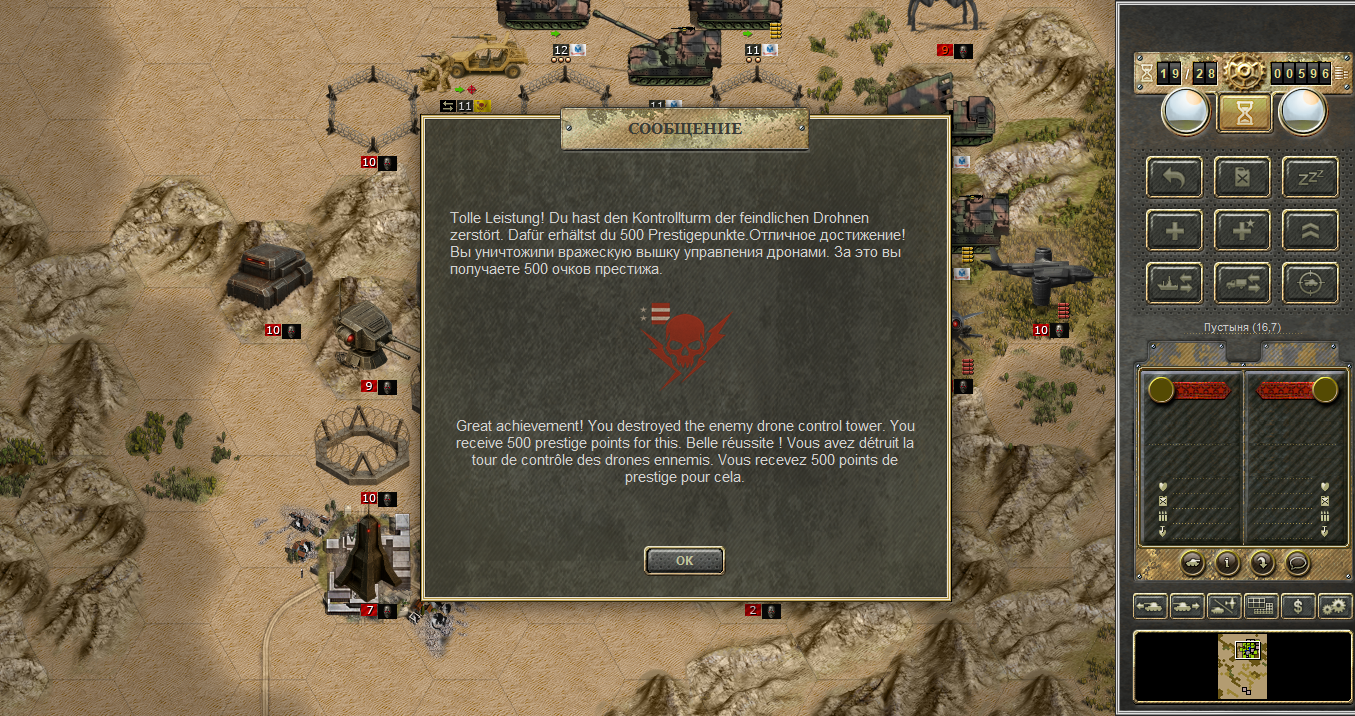Choose the plus-with-star elite reinforcement button
Image resolution: width=1355 pixels, height=716 pixels.
click(x=1242, y=231)
